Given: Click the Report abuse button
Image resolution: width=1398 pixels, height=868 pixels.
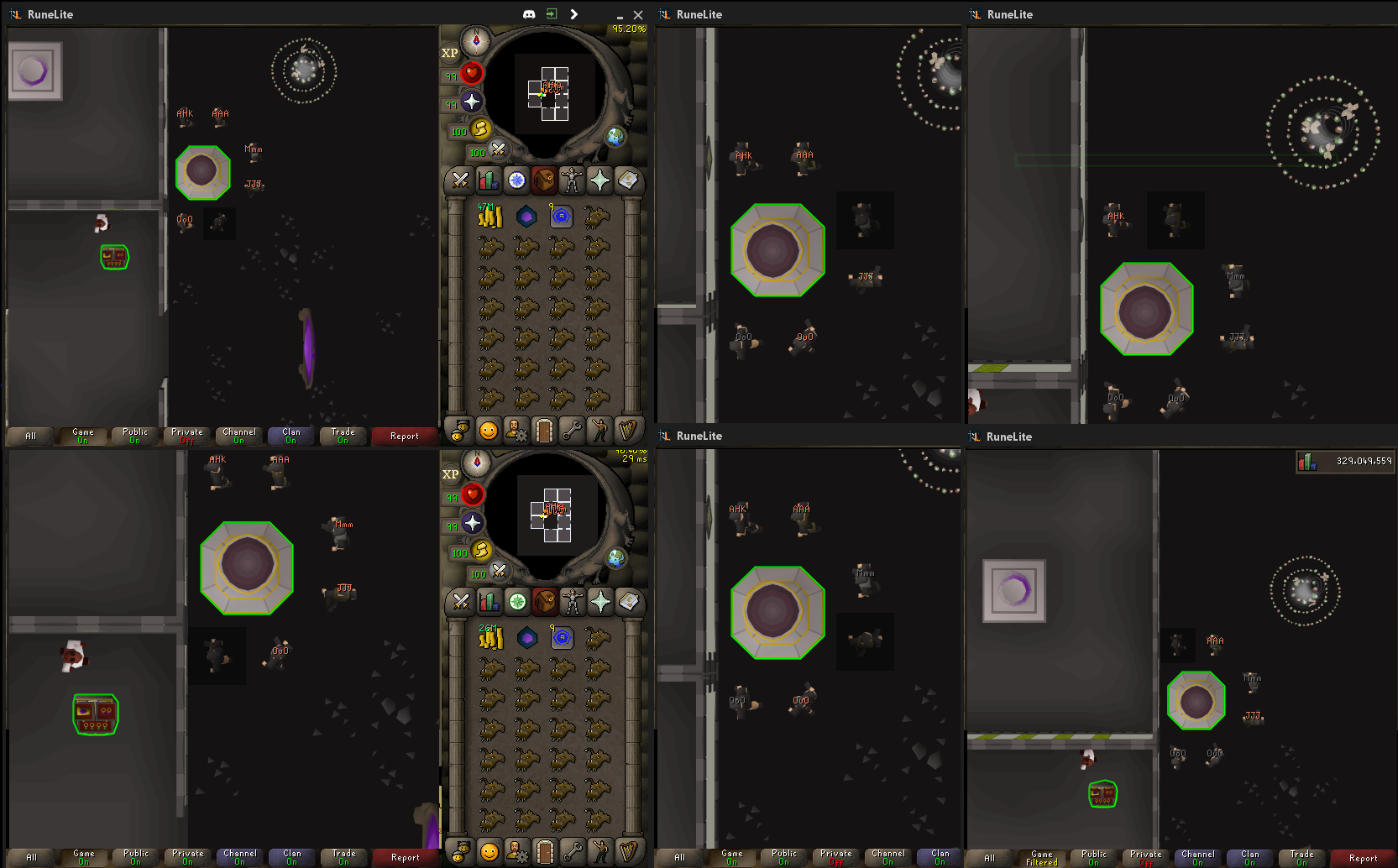Looking at the screenshot, I should pyautogui.click(x=405, y=436).
